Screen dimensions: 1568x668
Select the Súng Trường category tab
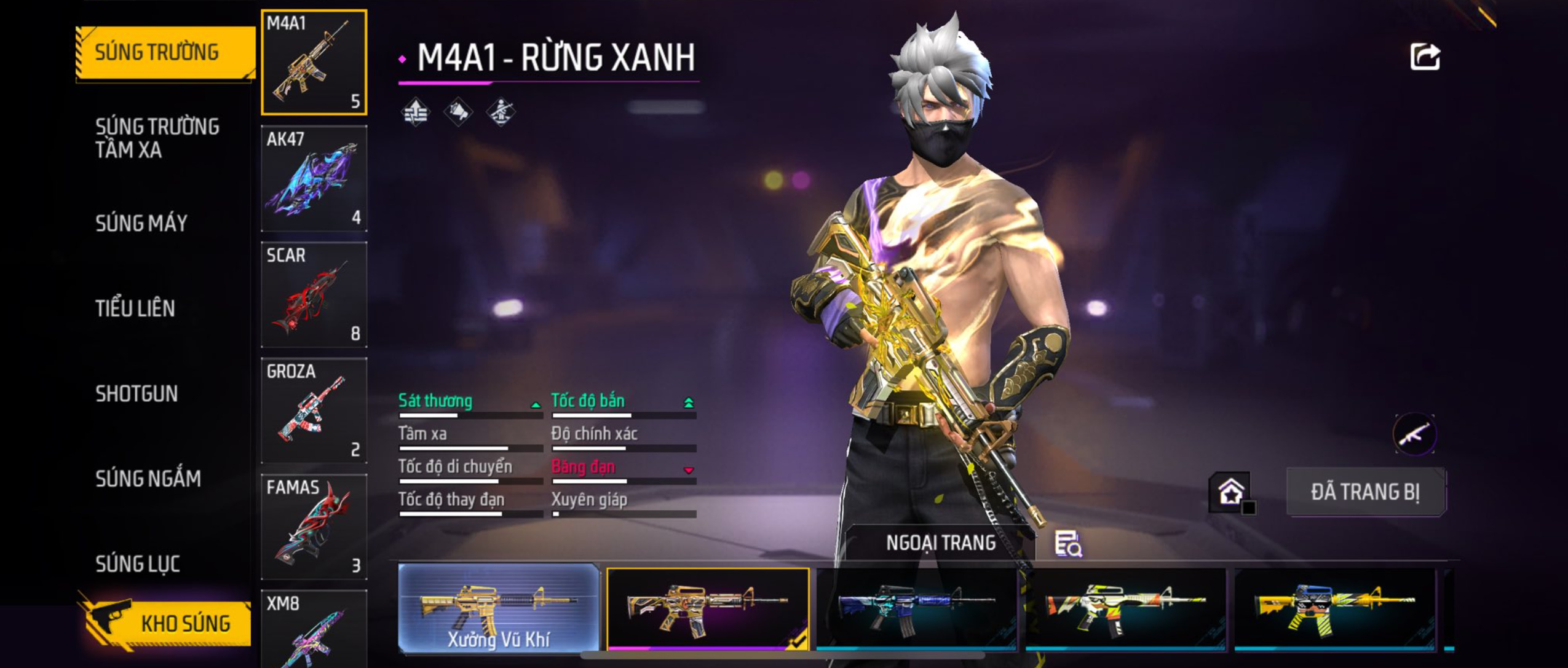[x=164, y=53]
